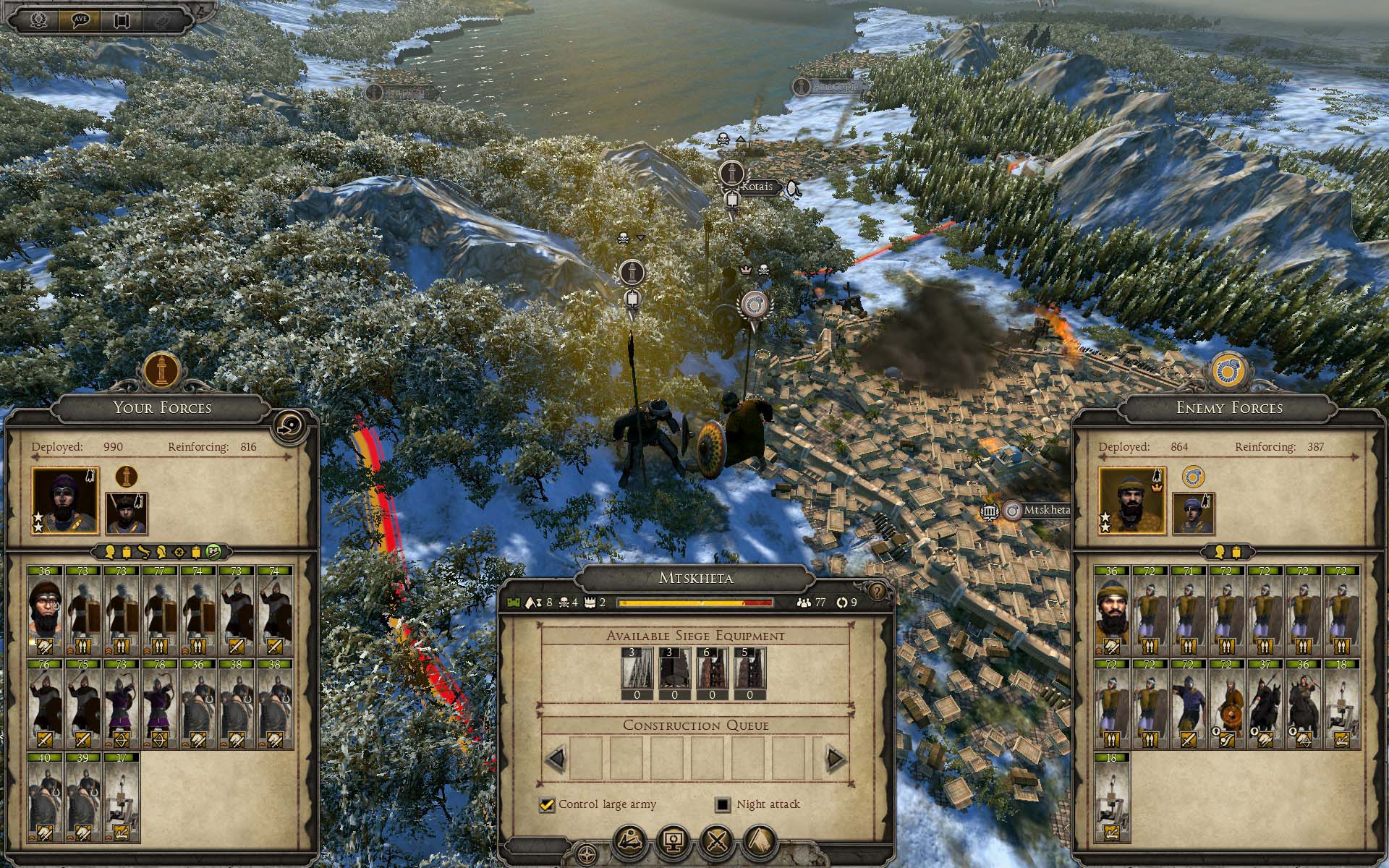Open the laurel wreath tab in top bar
1389x868 pixels.
pos(39,20)
